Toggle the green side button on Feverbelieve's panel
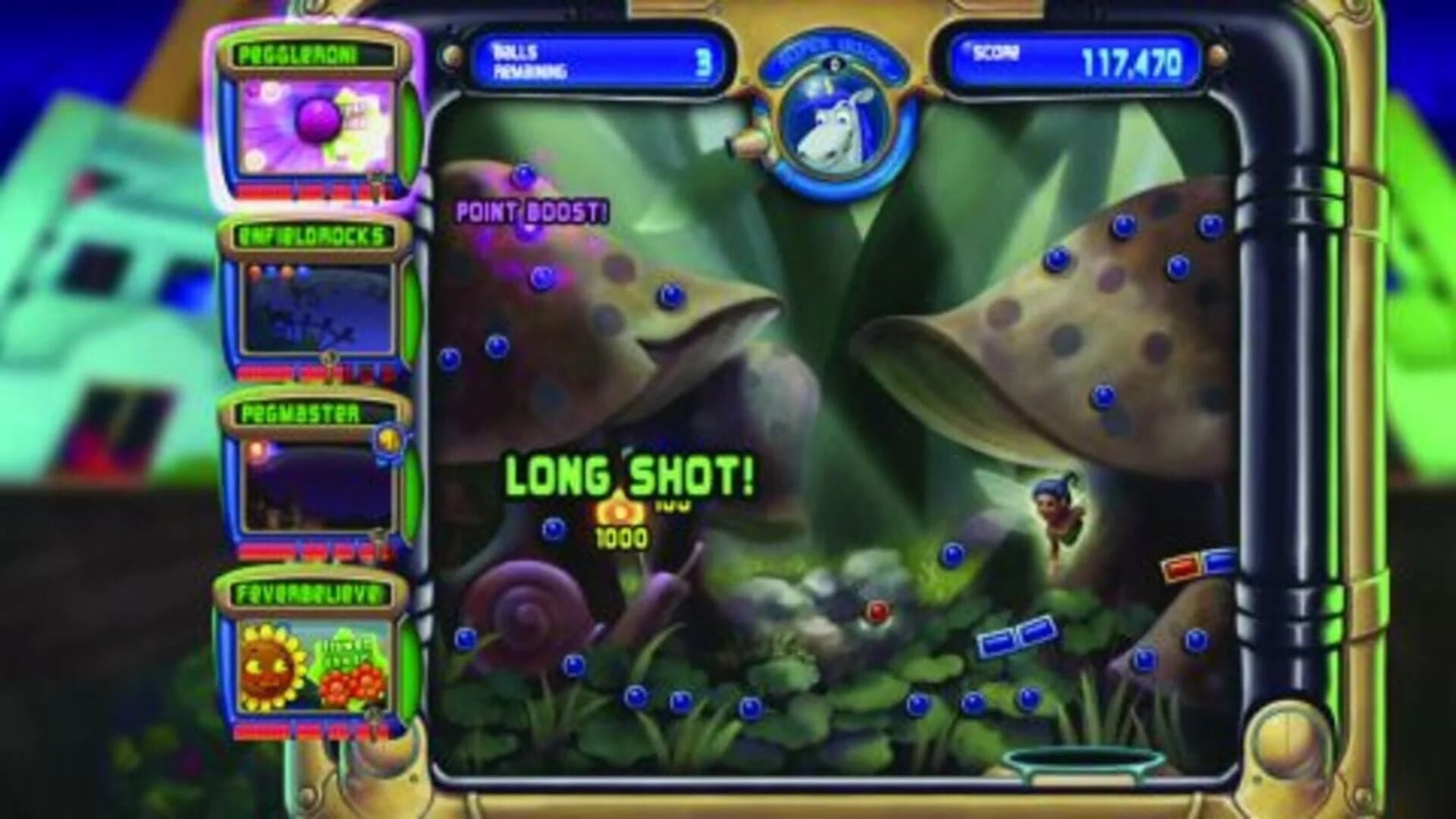1456x819 pixels. [408, 664]
